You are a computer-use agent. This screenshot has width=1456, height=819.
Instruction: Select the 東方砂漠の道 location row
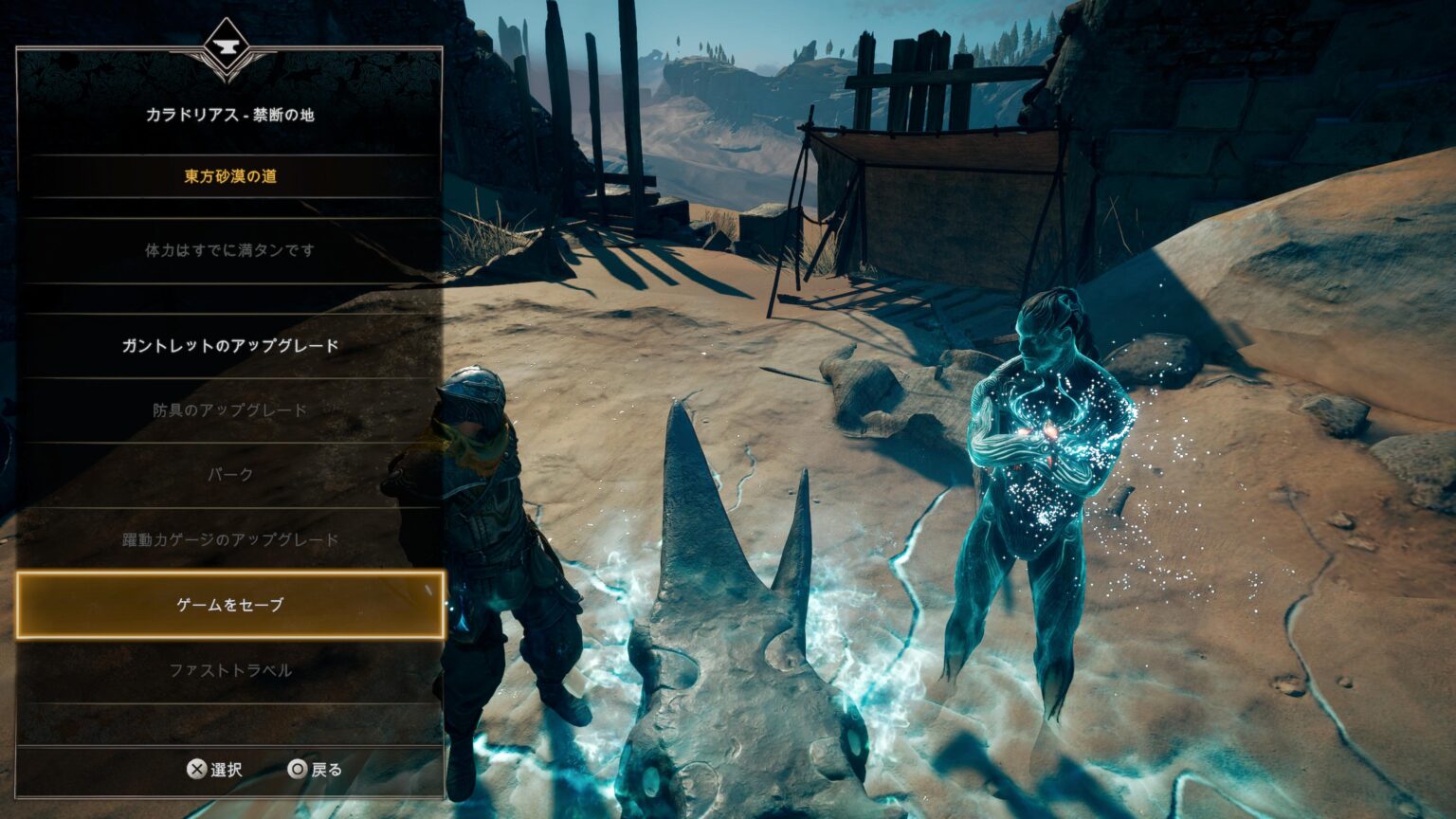click(x=230, y=176)
